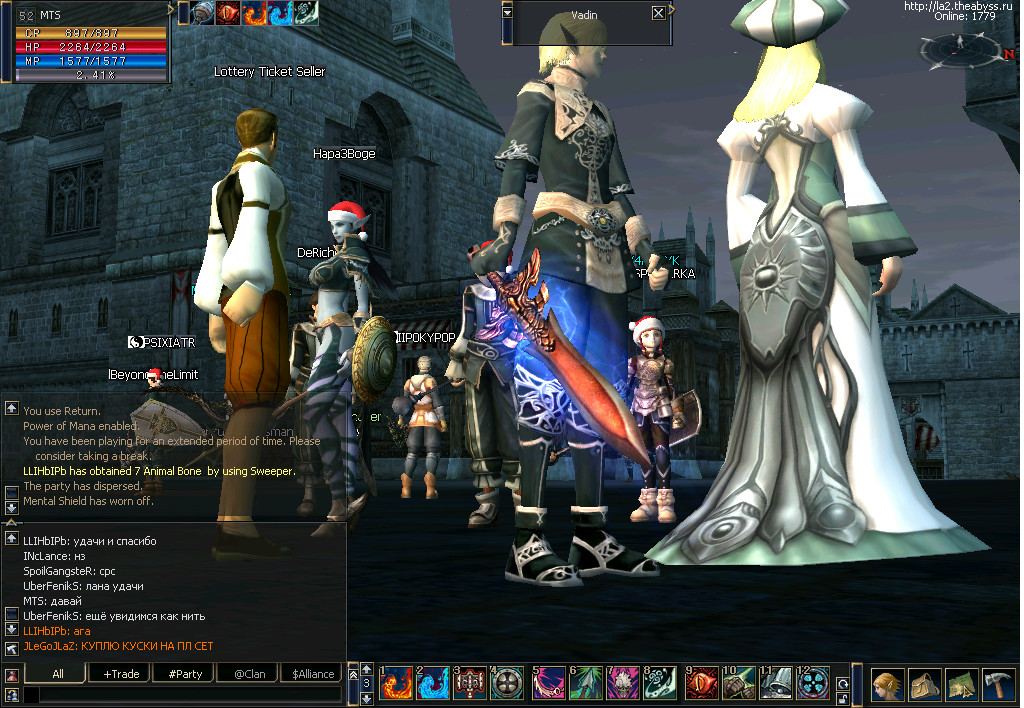Screen dimensions: 1024x708
Task: Open the character status menu button
Action: [x=887, y=683]
